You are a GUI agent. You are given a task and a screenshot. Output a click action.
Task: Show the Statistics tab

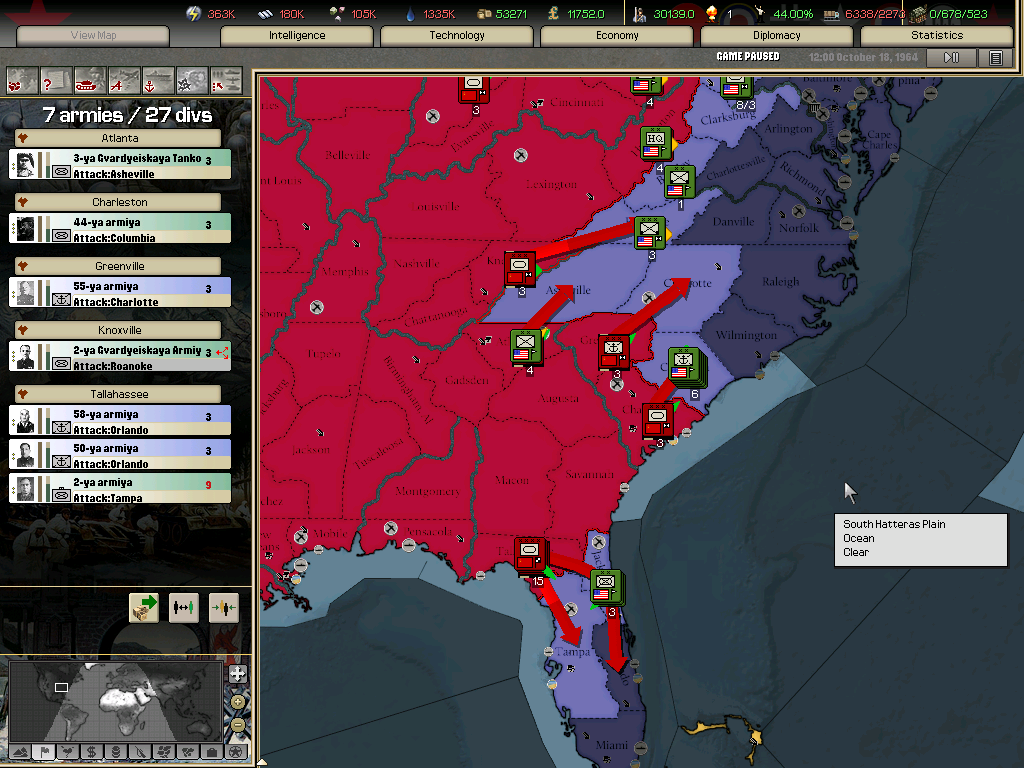click(x=937, y=36)
